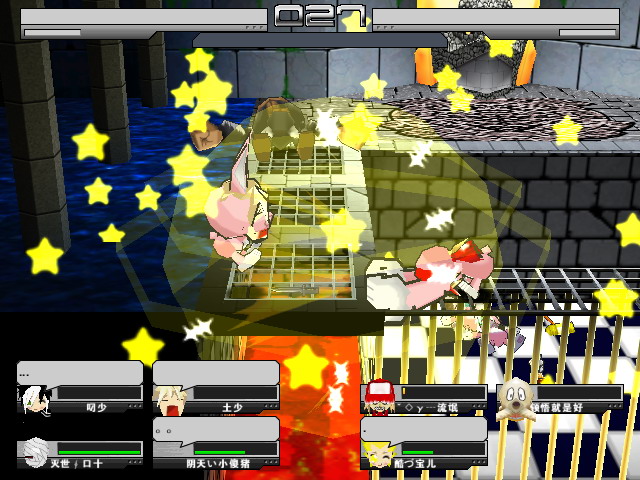Click the skull-face player portrait

tap(513, 395)
